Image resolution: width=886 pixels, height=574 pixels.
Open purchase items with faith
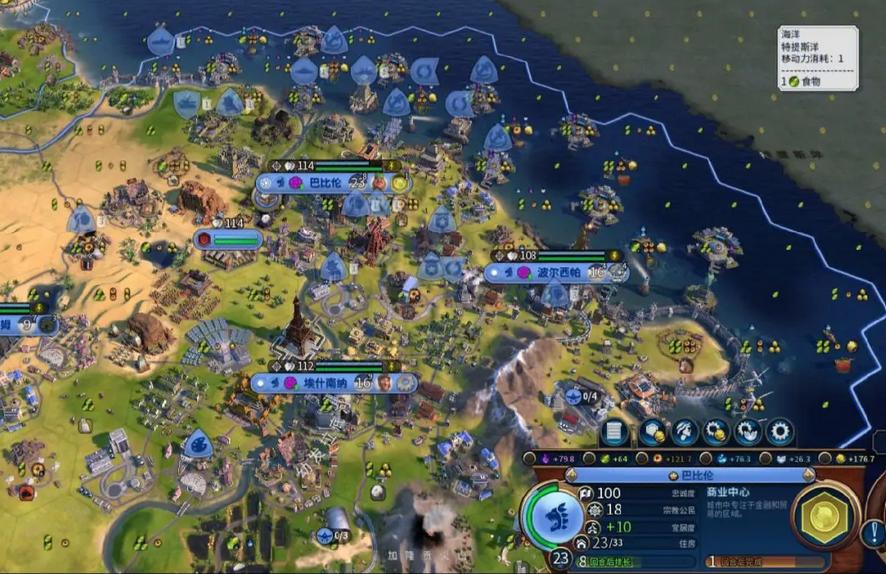coord(747,432)
